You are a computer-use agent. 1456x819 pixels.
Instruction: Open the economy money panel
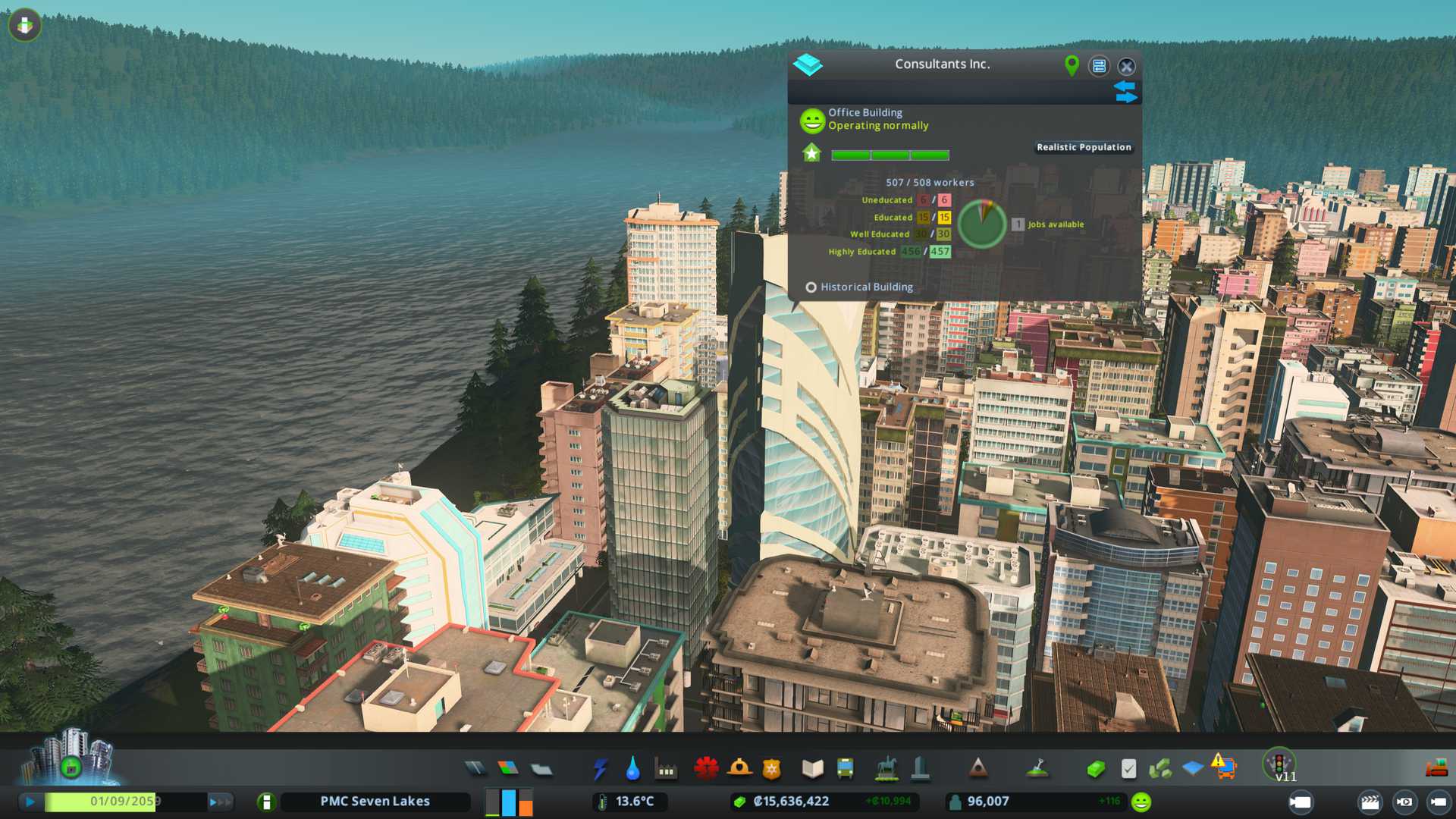tap(1095, 769)
